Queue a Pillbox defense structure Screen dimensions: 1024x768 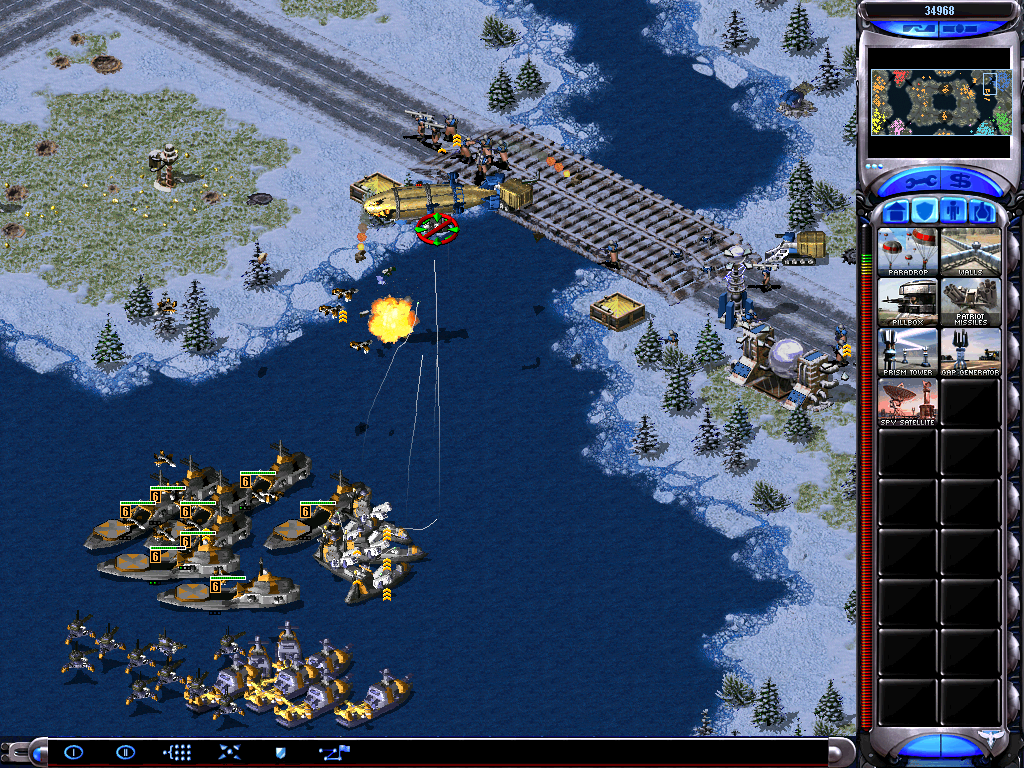pyautogui.click(x=908, y=302)
